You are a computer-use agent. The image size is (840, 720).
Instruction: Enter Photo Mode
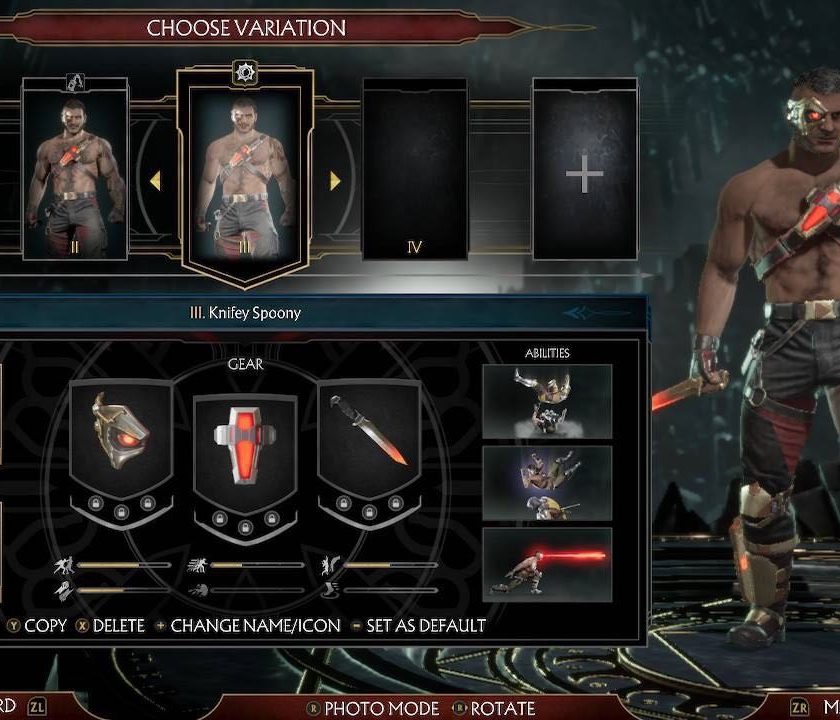(374, 708)
